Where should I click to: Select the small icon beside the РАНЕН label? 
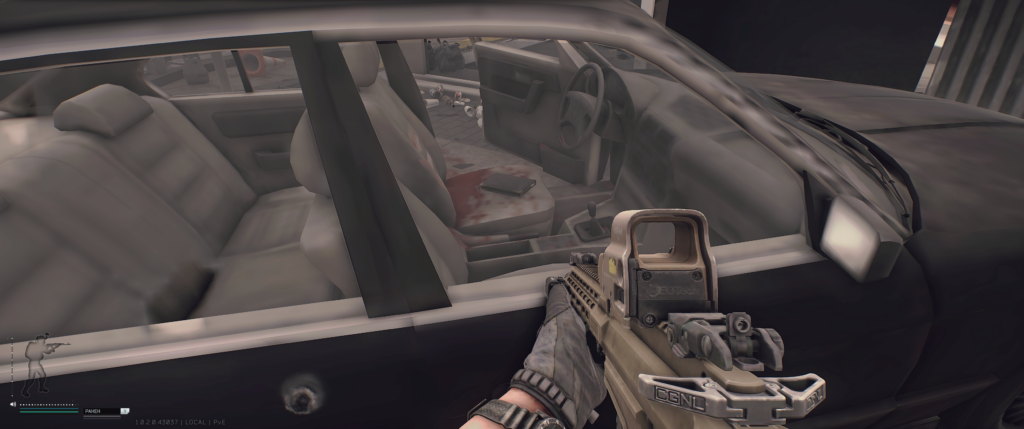pos(125,410)
